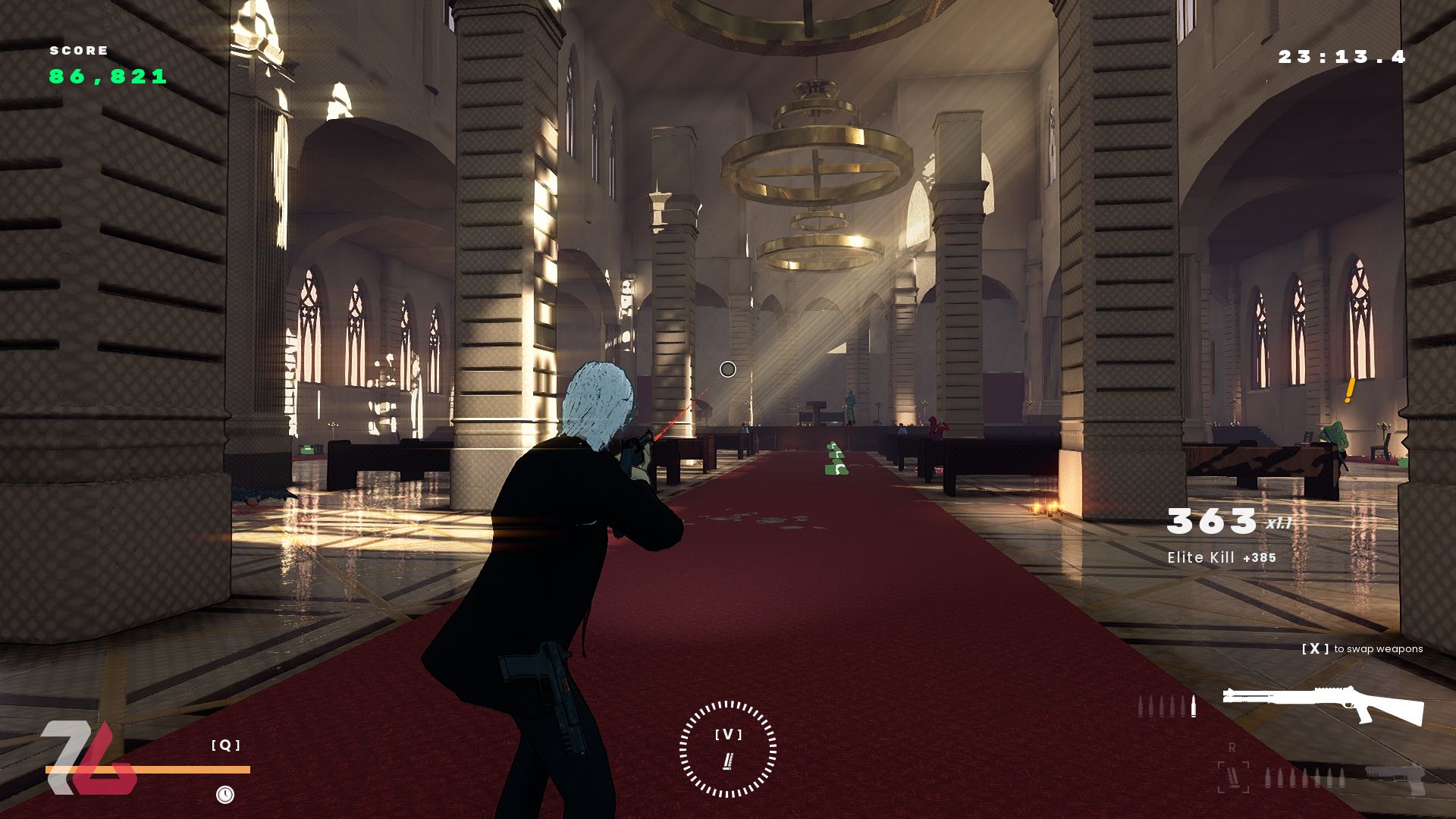The width and height of the screenshot is (1456, 819).
Task: Select the white shotgun weapon icon
Action: click(1323, 705)
